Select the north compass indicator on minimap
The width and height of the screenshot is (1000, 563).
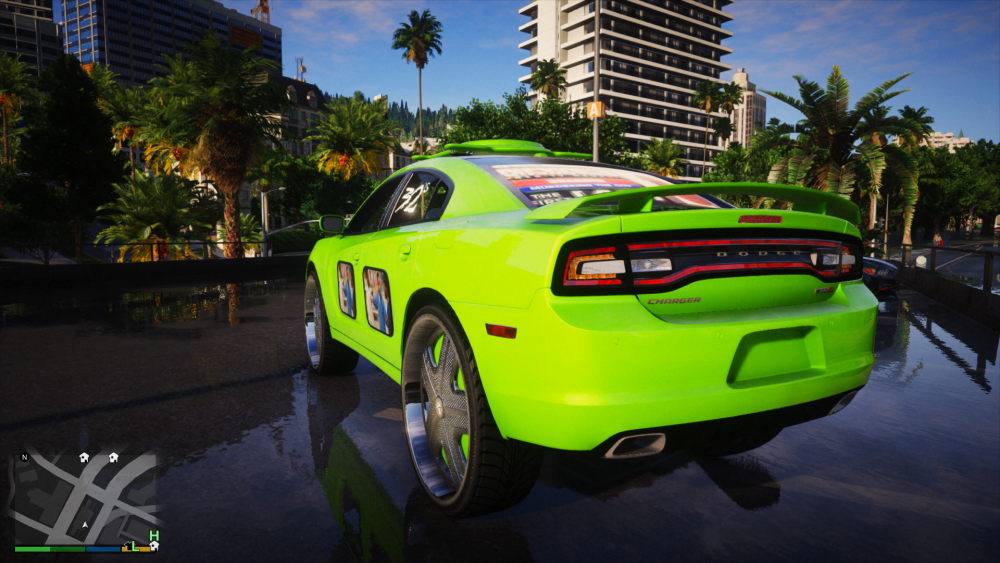[x=24, y=459]
